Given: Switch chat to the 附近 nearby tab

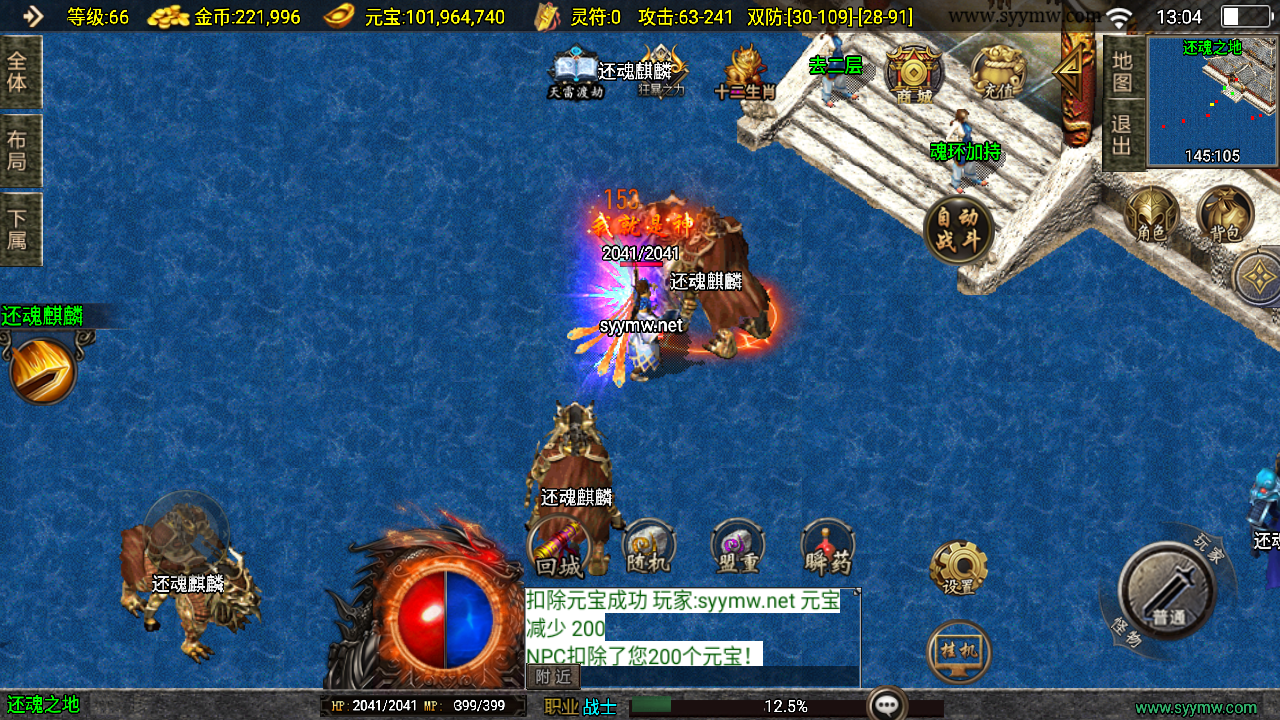Looking at the screenshot, I should click(x=553, y=677).
